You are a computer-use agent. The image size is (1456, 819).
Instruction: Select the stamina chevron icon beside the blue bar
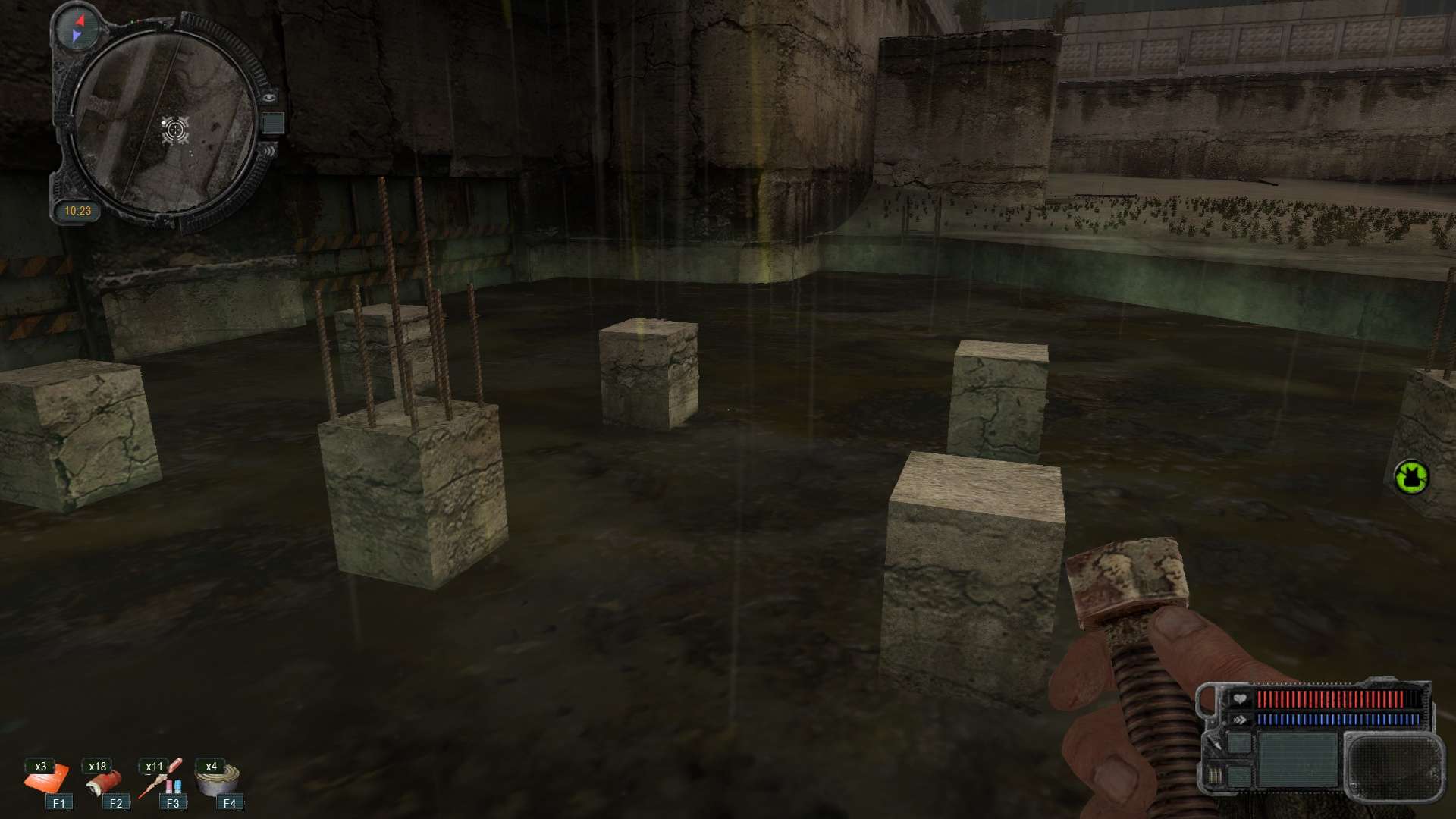(1240, 718)
